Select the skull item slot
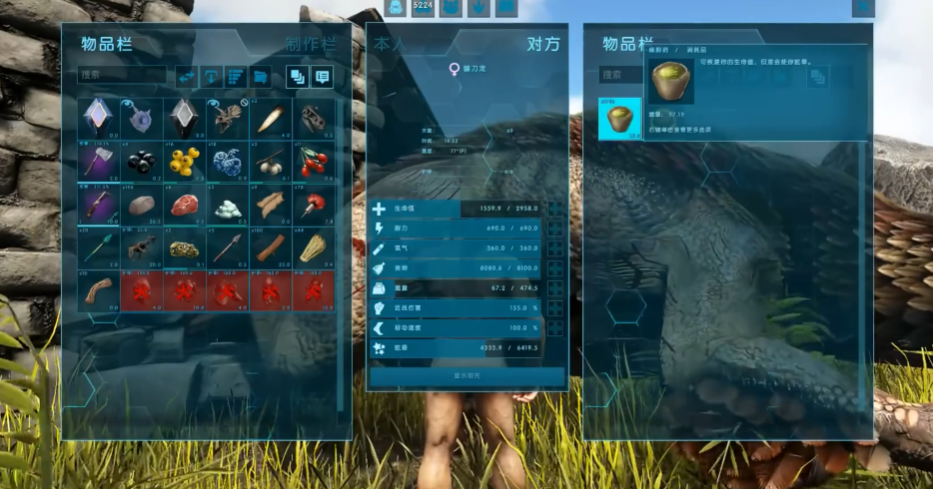 pyautogui.click(x=314, y=118)
